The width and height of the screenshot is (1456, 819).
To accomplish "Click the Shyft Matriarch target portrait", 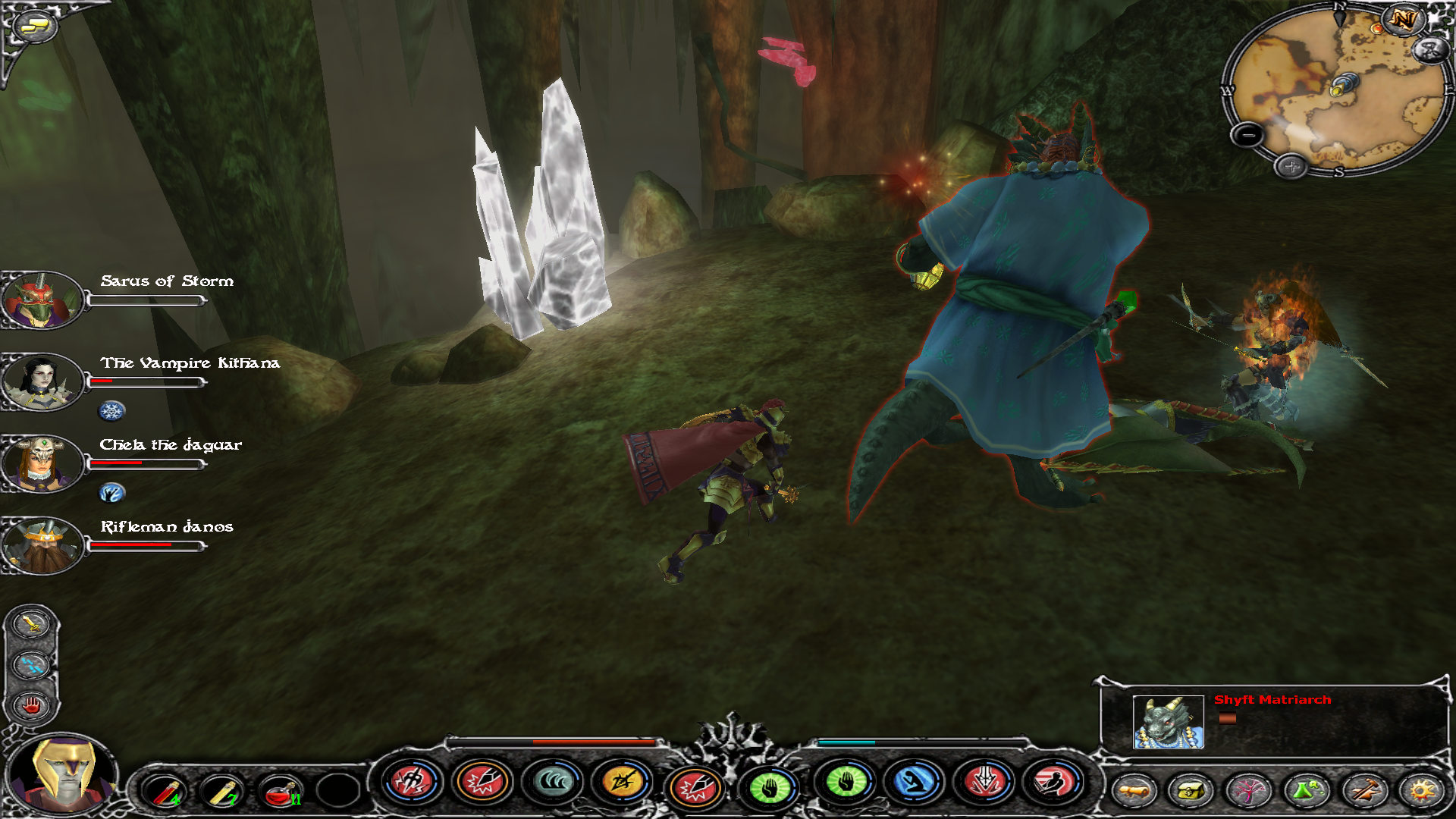I will pyautogui.click(x=1168, y=722).
